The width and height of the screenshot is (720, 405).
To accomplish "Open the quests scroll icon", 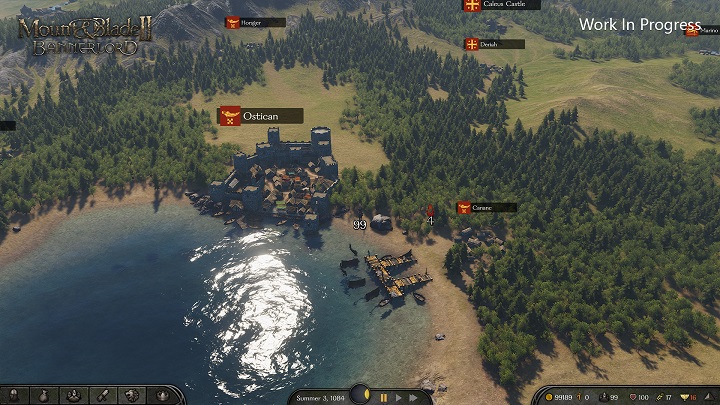I will (102, 396).
